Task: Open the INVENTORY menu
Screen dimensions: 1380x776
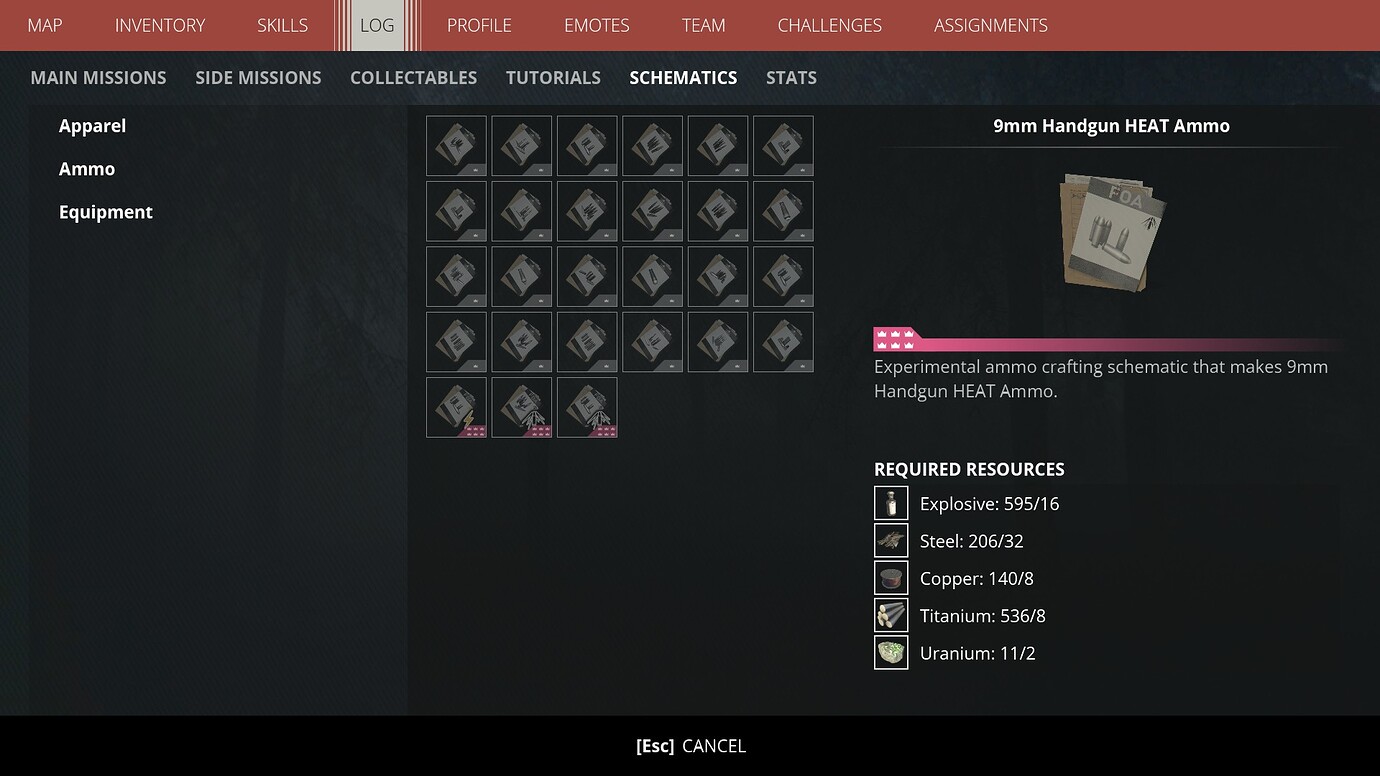Action: click(160, 25)
